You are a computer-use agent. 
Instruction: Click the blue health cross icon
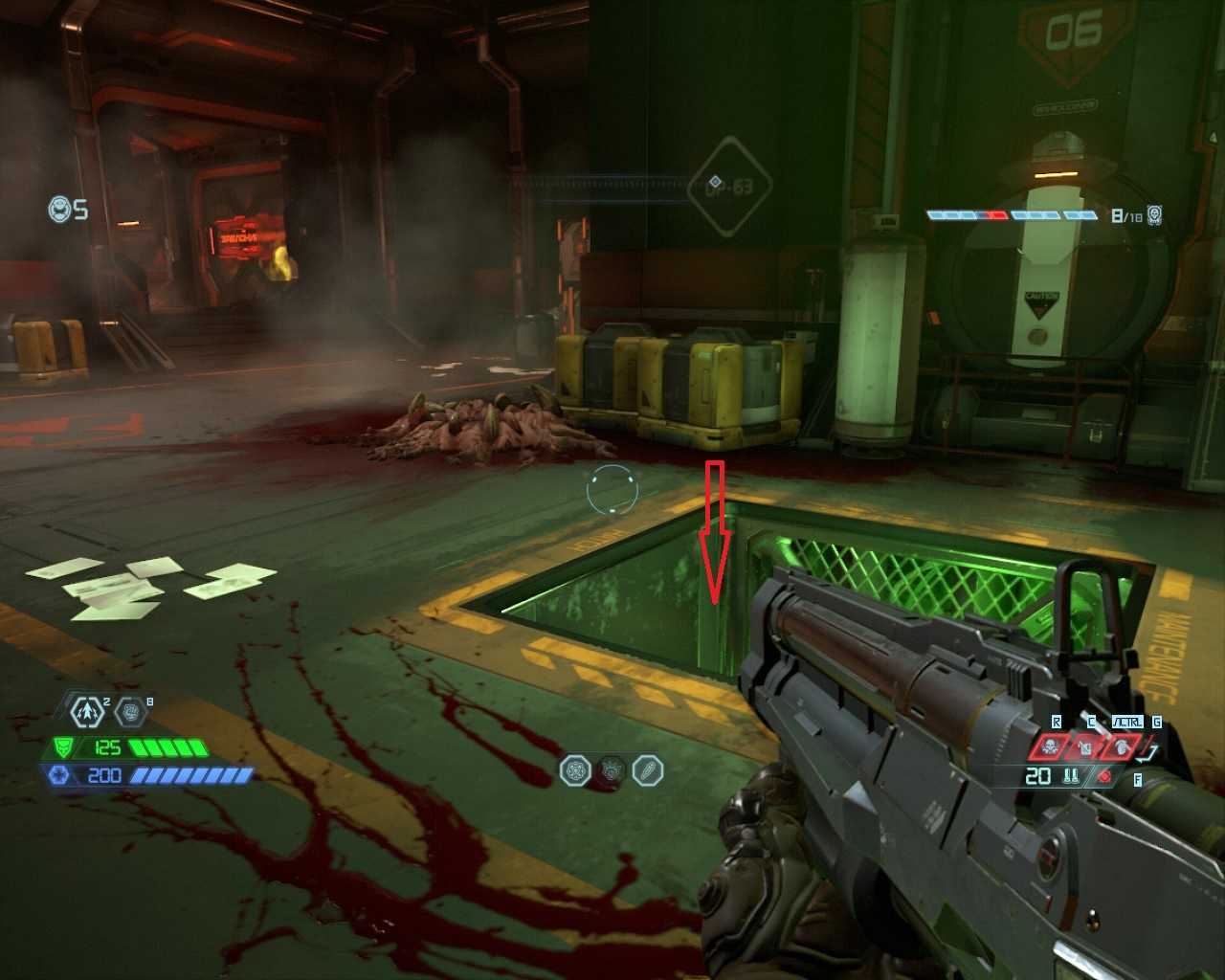[x=59, y=775]
